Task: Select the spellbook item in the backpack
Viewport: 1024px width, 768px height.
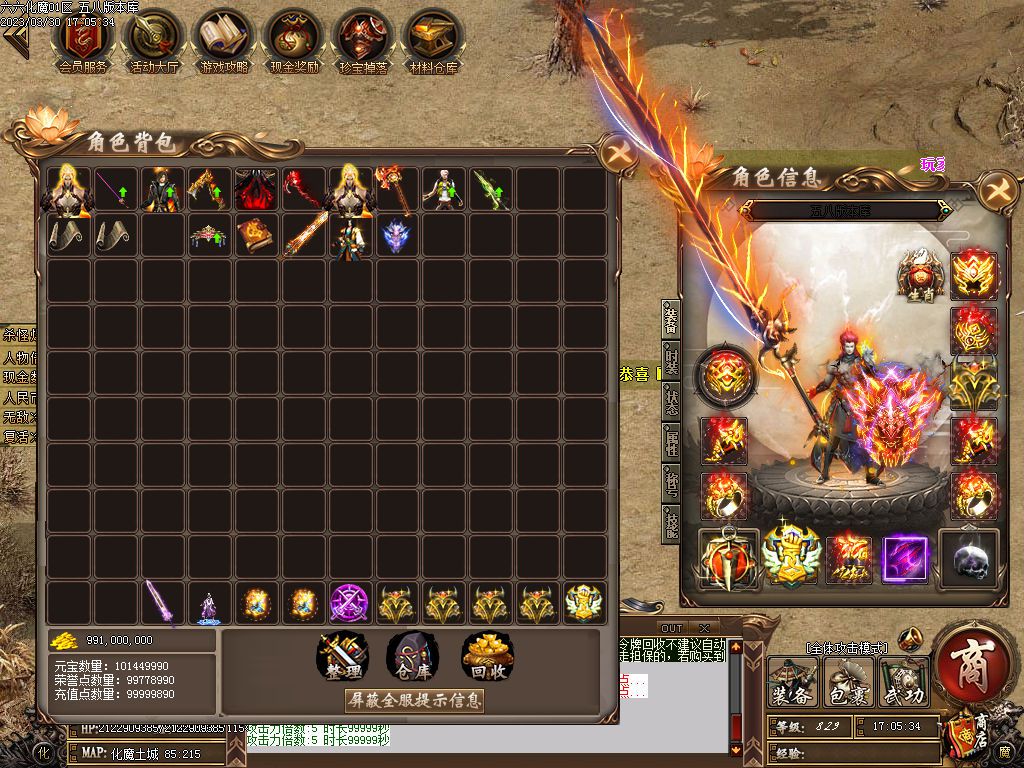Action: [254, 236]
